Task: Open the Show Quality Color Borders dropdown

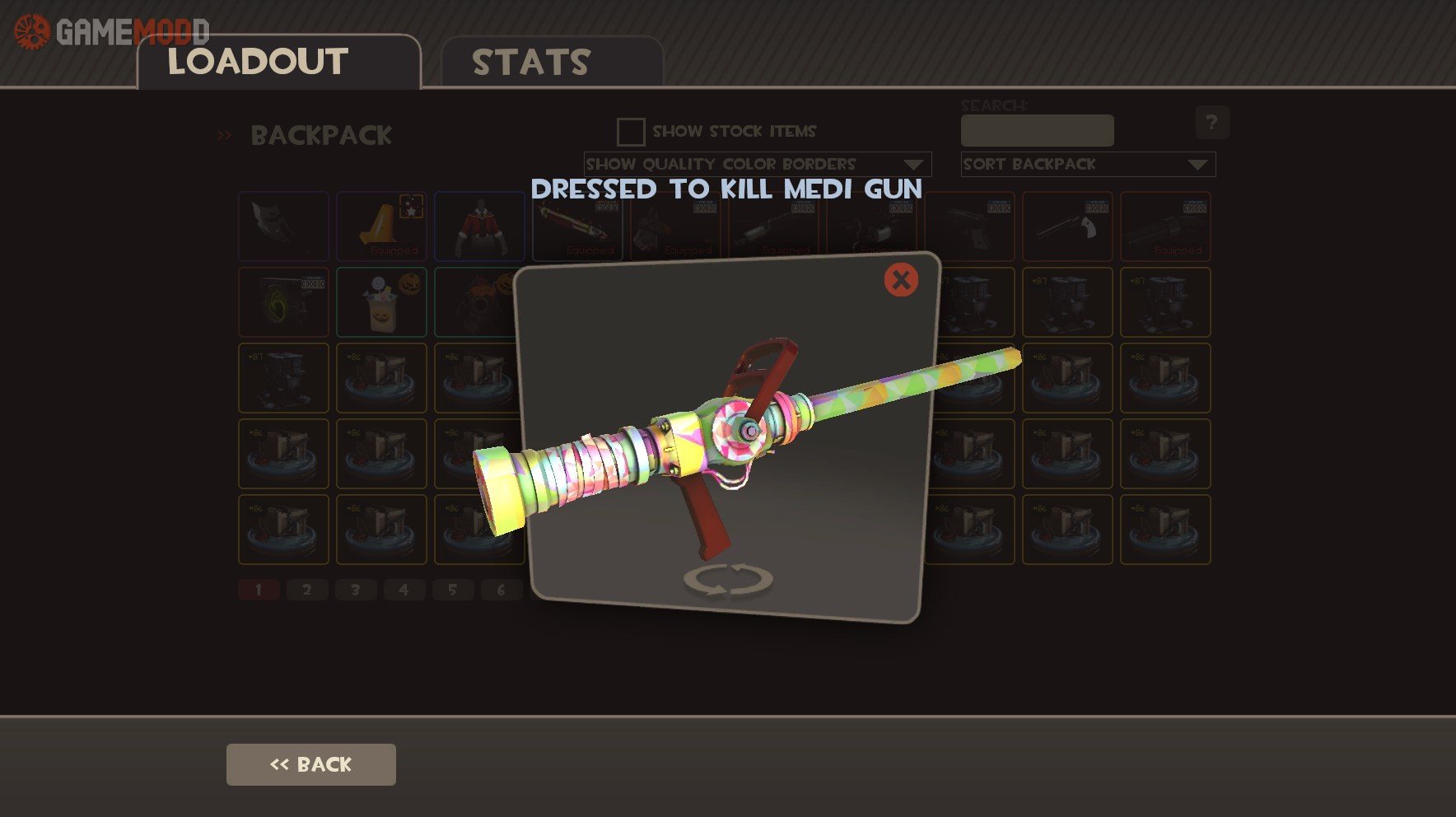Action: [x=757, y=165]
